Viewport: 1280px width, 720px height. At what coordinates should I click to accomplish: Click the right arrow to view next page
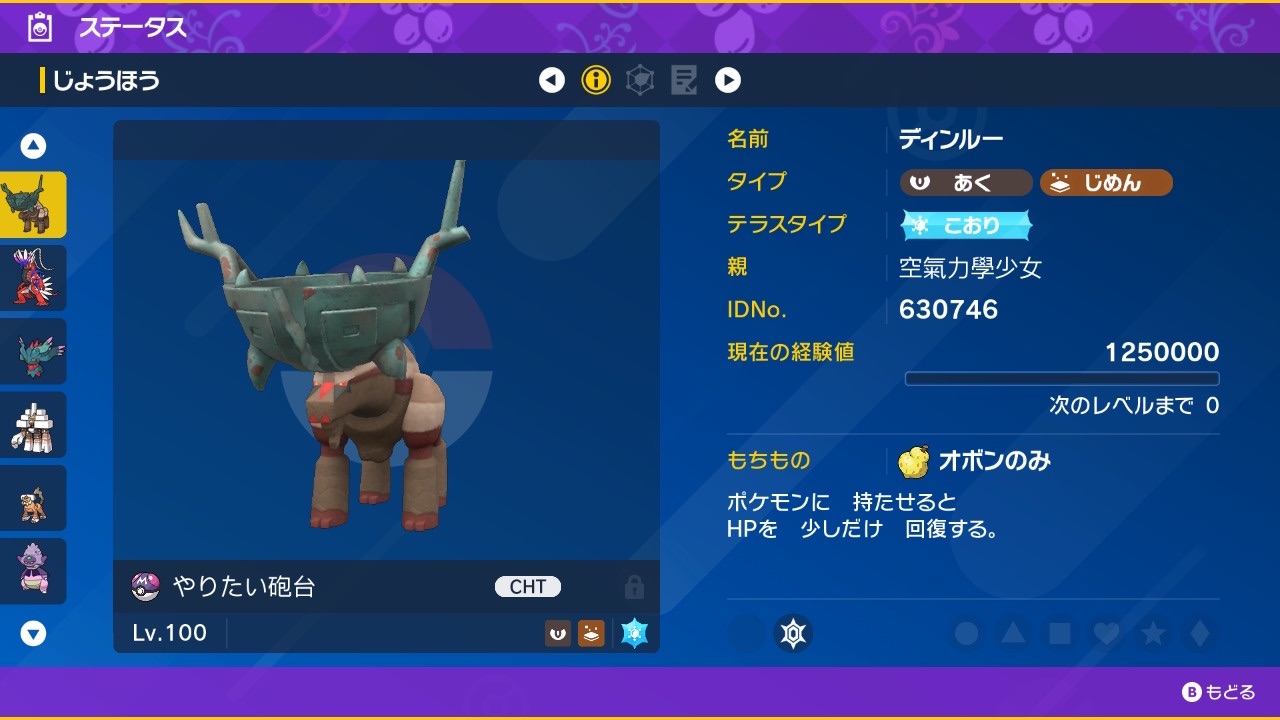coord(728,79)
